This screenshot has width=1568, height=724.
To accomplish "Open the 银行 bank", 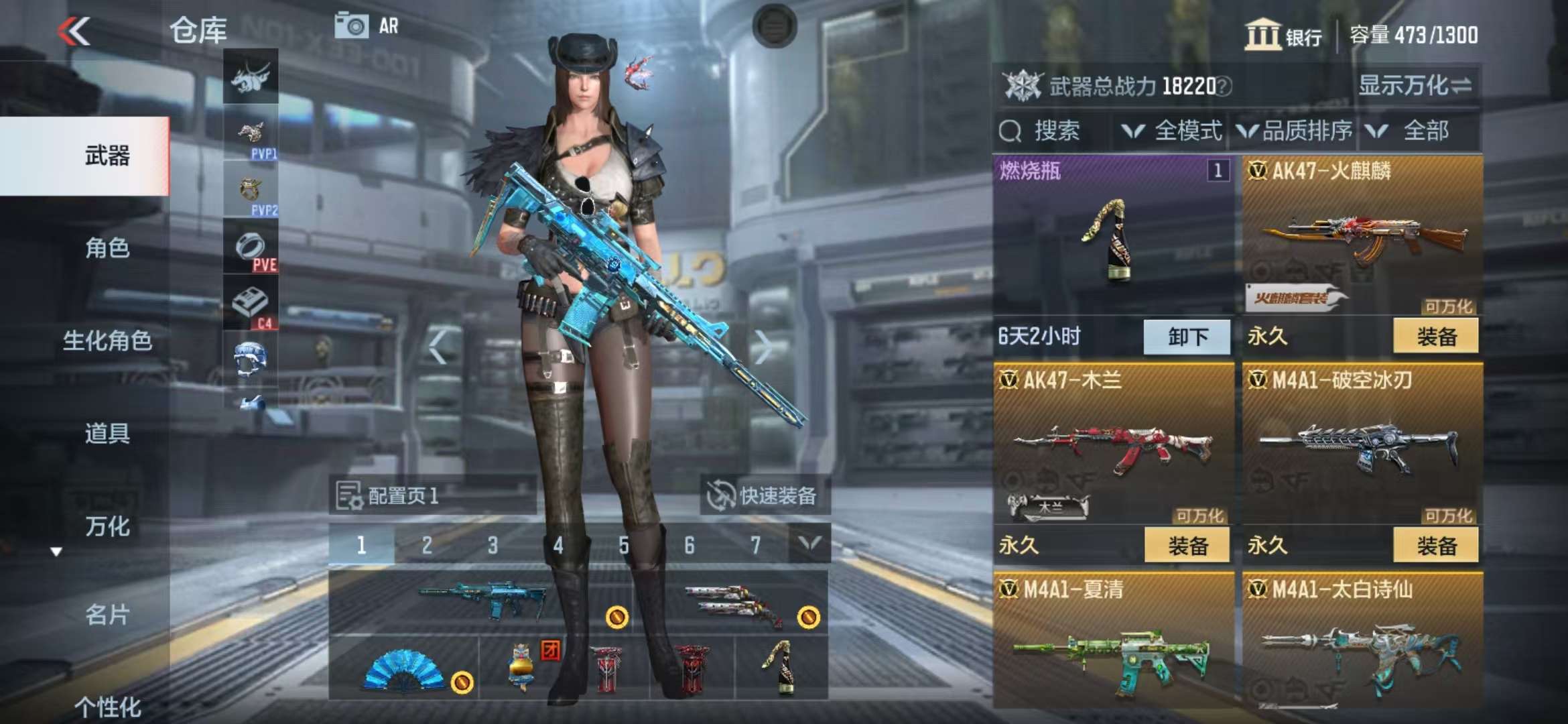I will click(x=1283, y=35).
